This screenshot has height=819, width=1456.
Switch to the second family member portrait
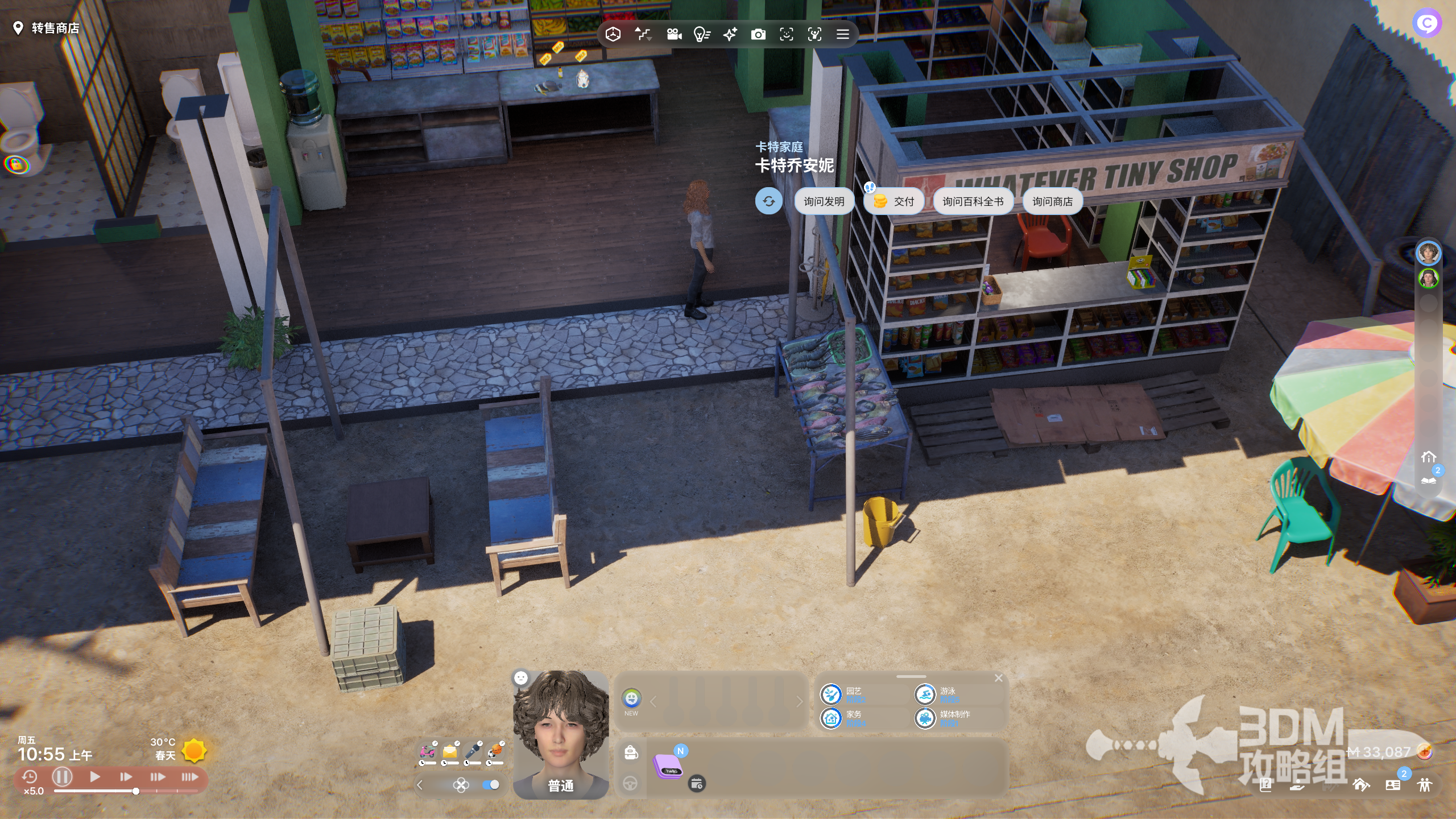1428,279
